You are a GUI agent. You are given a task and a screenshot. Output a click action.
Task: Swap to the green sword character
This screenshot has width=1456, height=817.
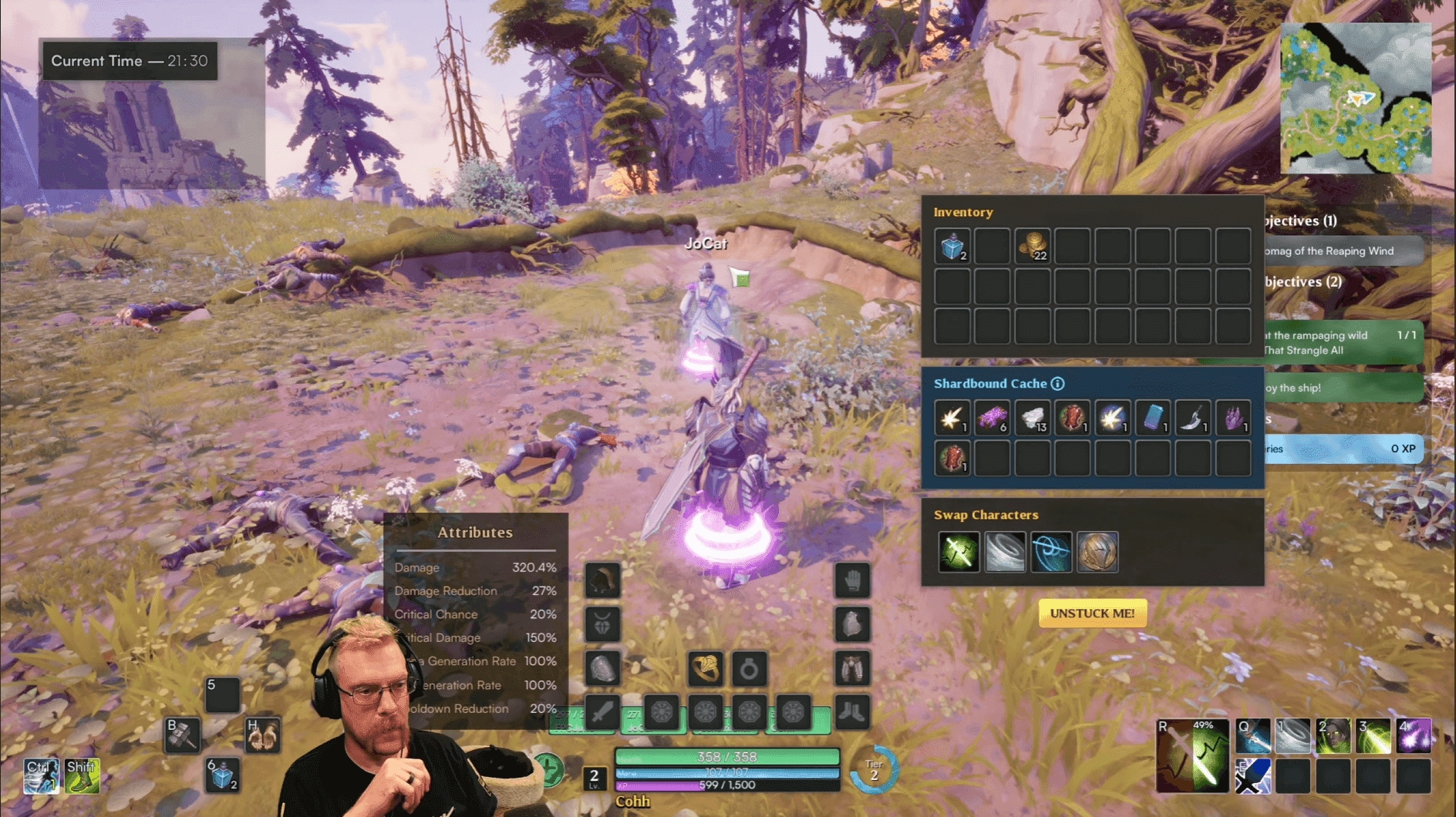tap(959, 552)
